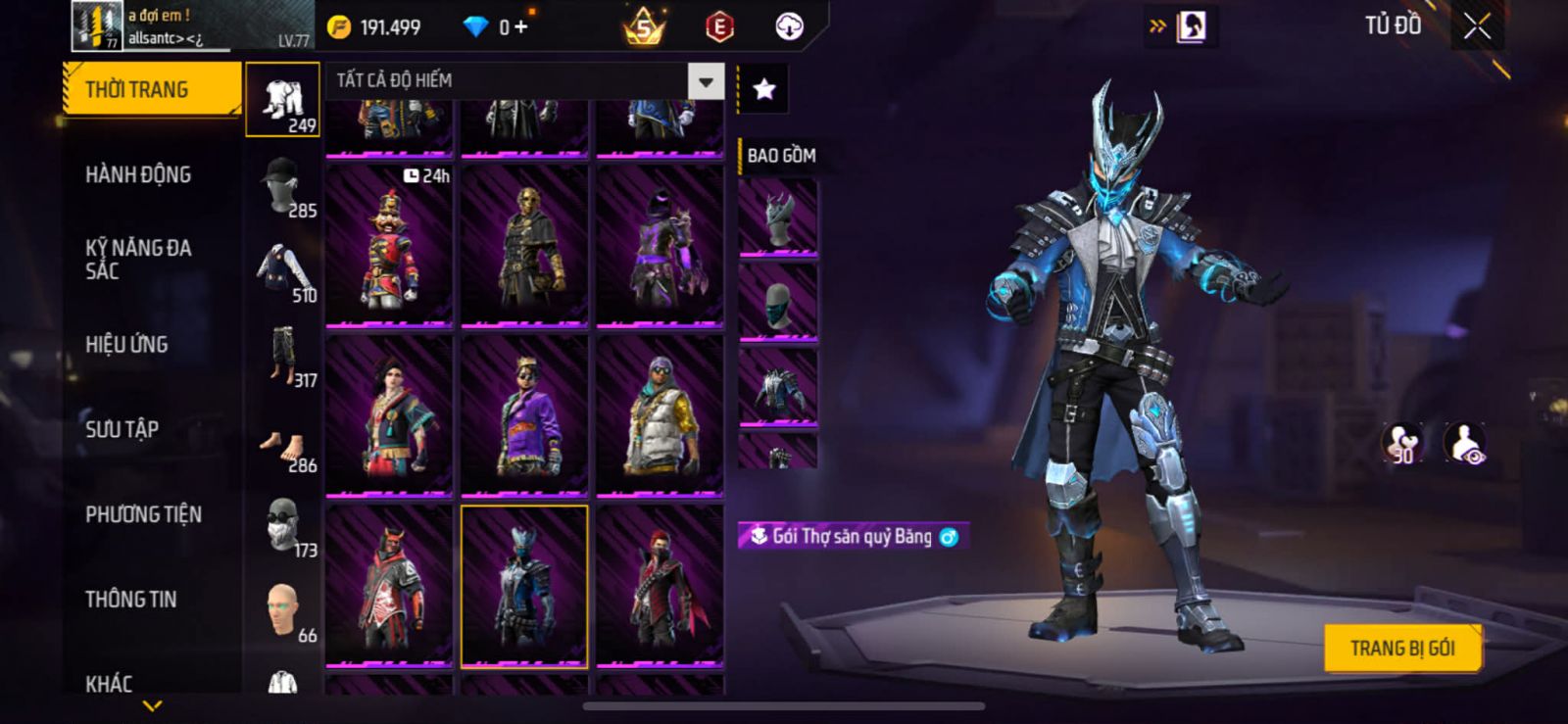Select the Hiệu Ứng category
Screen dimensions: 1568x724
coord(126,345)
